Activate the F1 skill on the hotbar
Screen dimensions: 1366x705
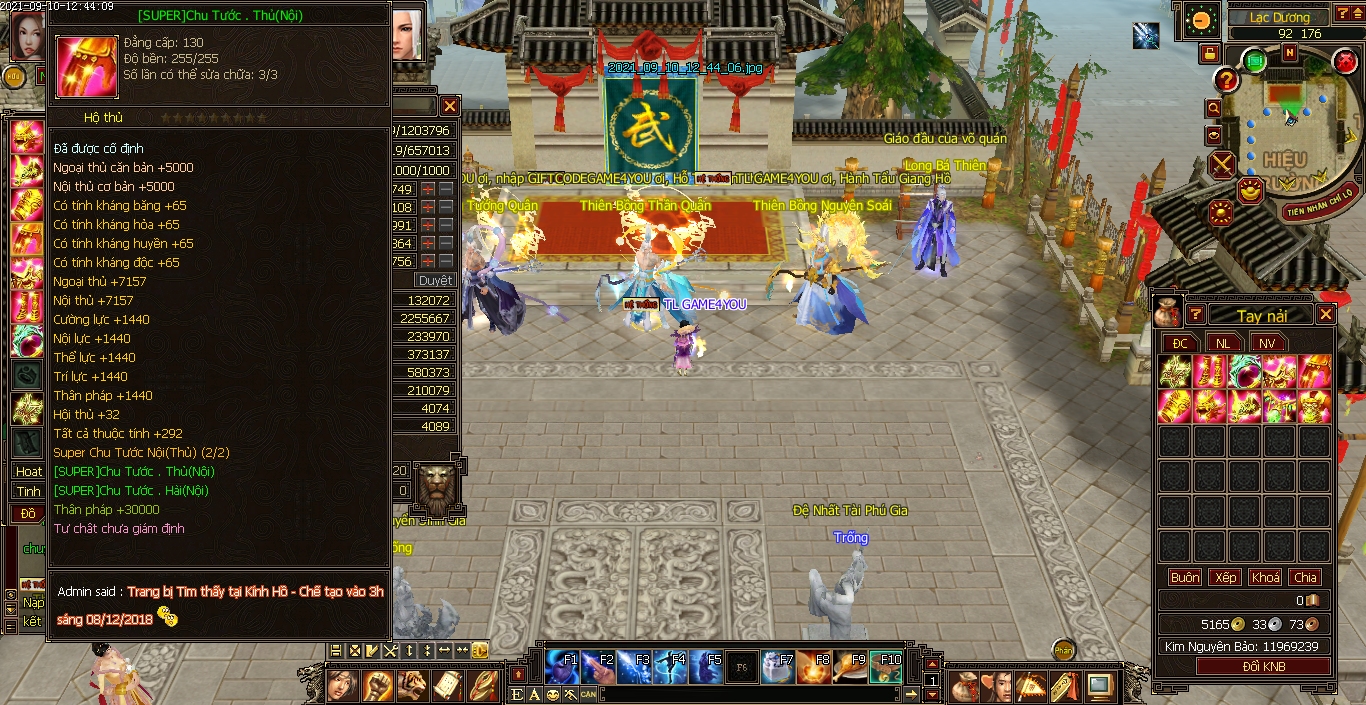point(563,665)
